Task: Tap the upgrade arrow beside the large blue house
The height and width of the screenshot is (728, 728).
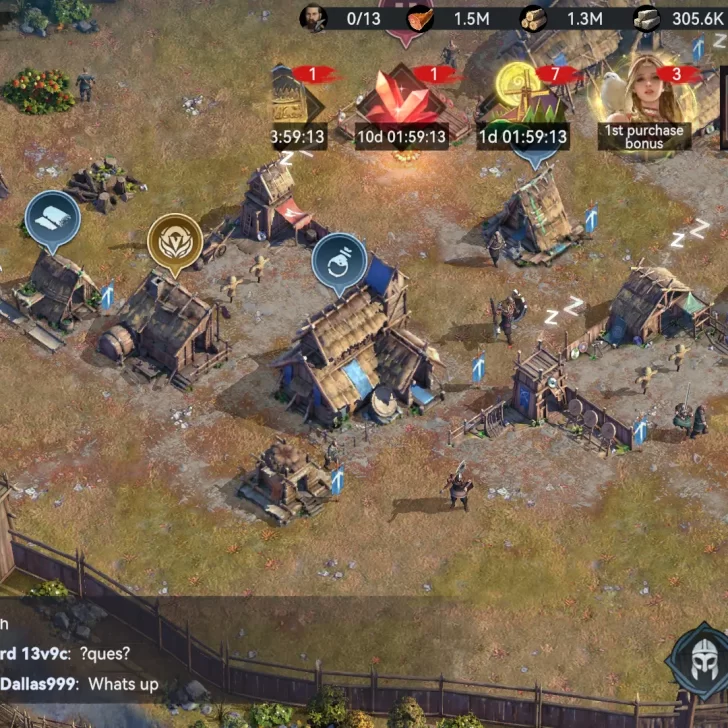Action: [x=478, y=368]
